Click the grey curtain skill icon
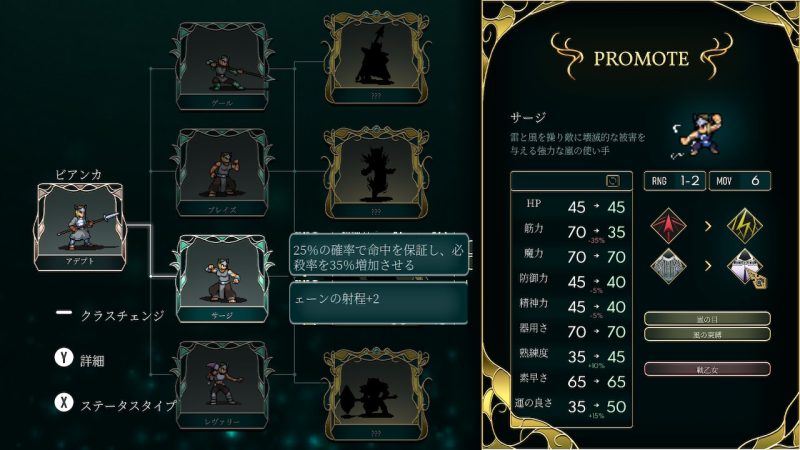 (669, 269)
